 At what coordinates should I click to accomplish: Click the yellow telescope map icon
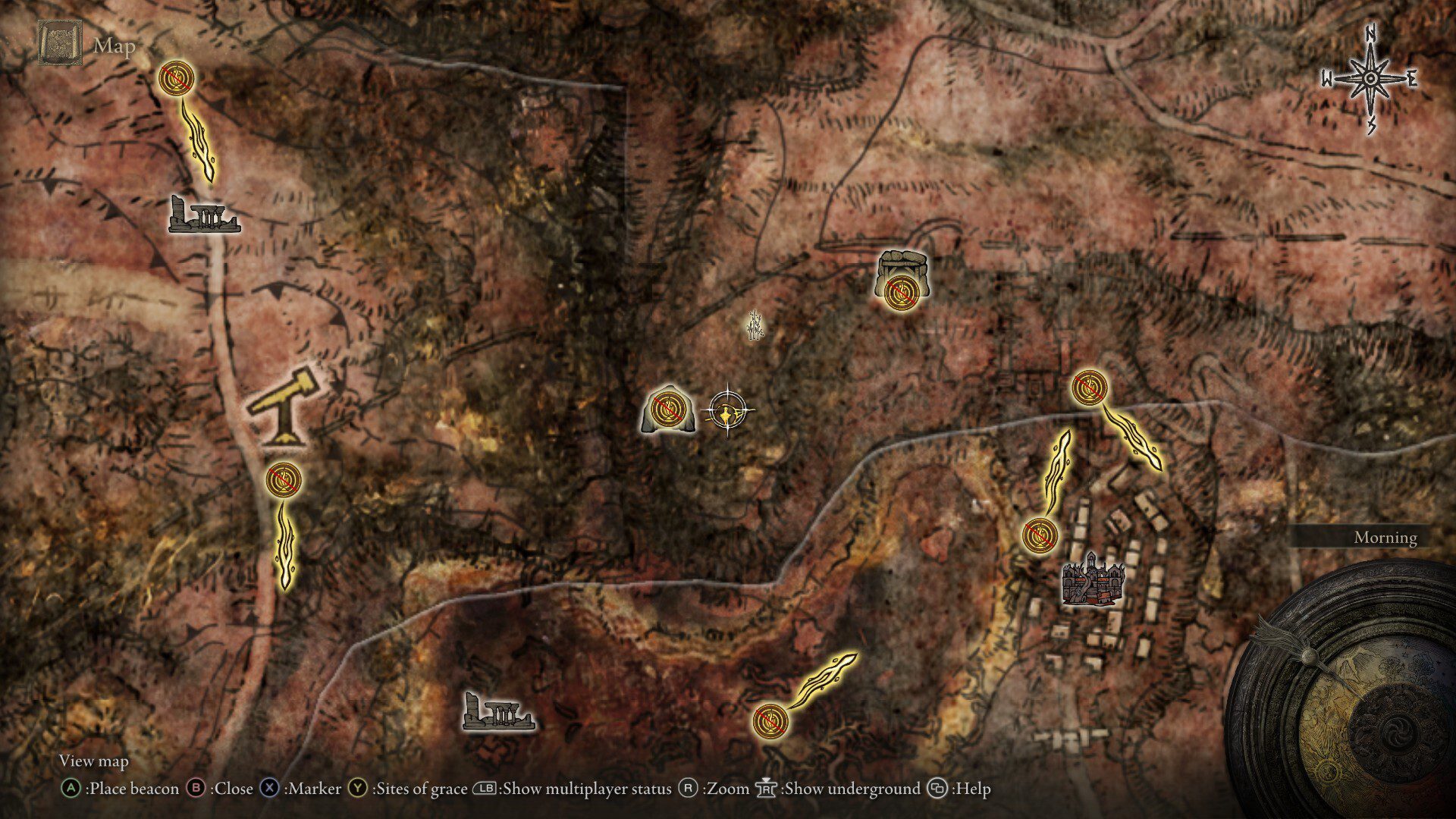281,405
